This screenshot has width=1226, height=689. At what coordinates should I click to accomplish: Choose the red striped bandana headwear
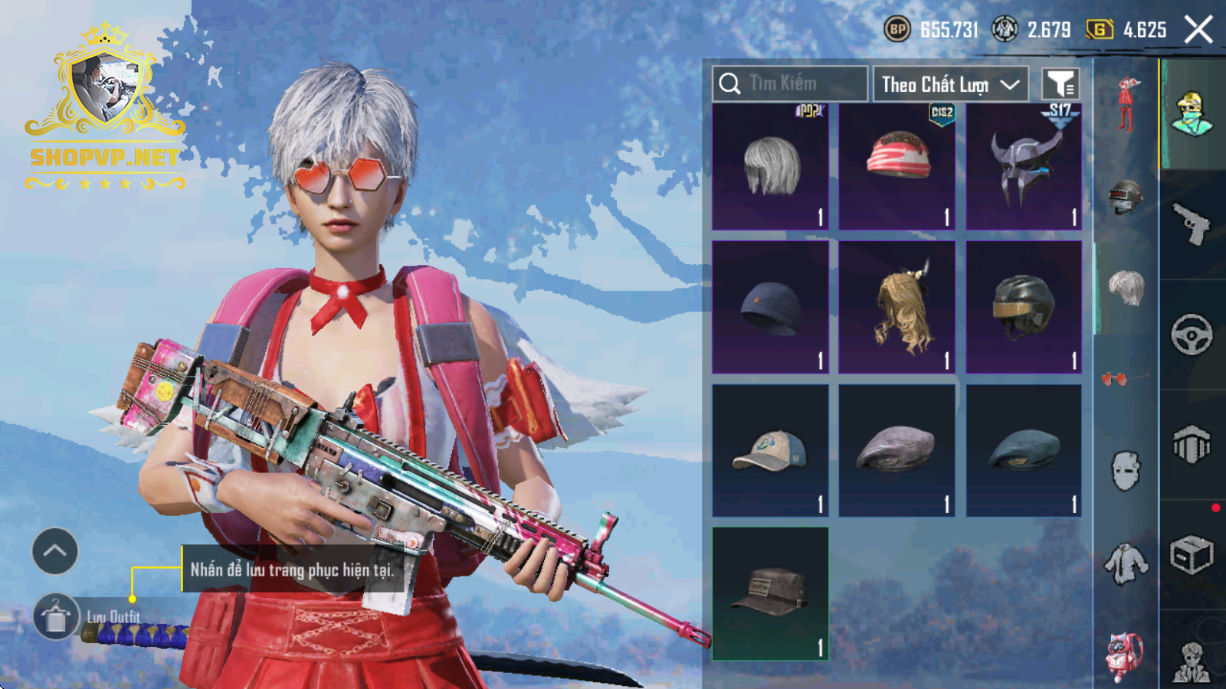click(897, 167)
